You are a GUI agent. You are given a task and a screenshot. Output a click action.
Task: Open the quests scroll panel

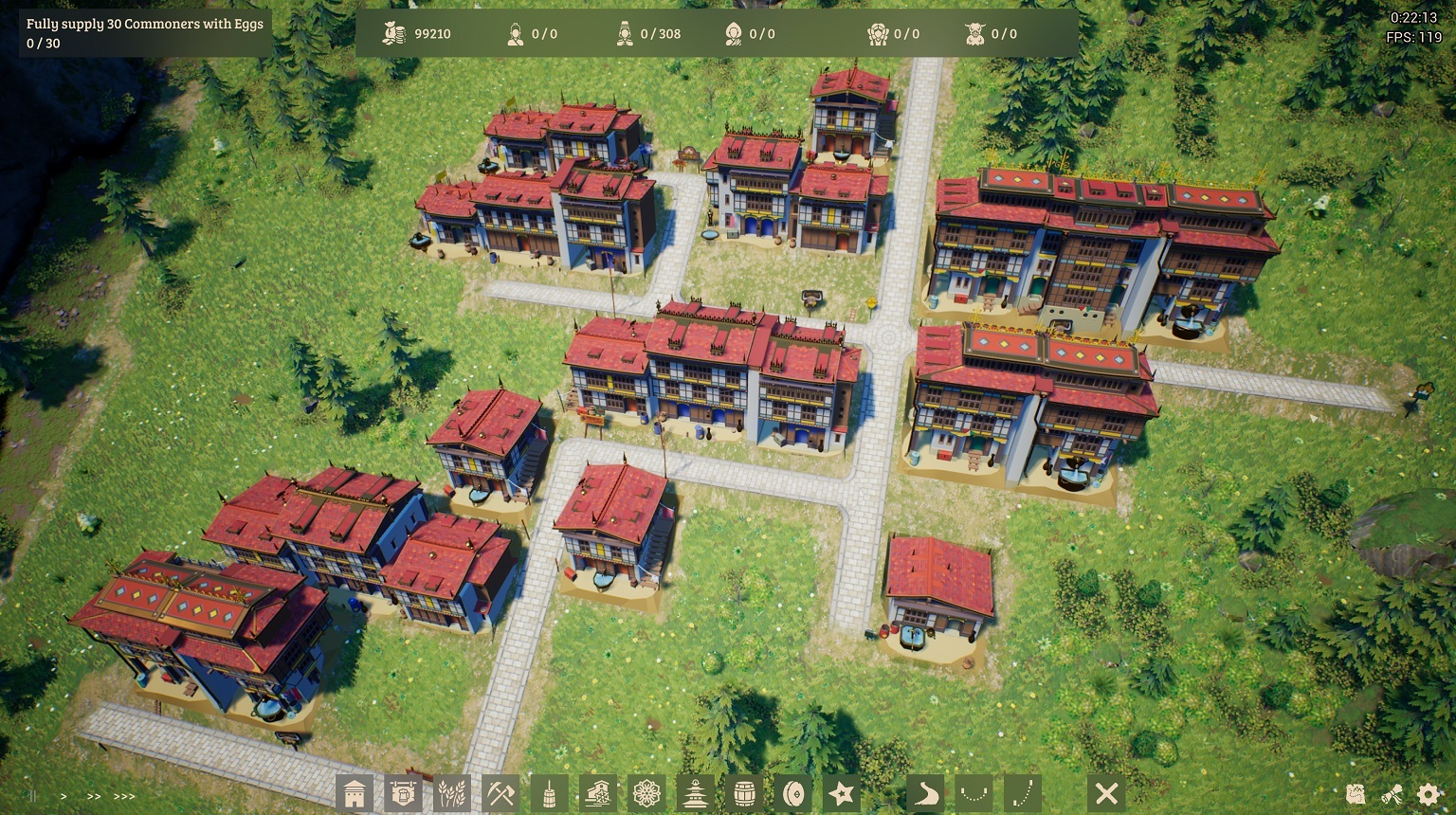coord(1391,794)
